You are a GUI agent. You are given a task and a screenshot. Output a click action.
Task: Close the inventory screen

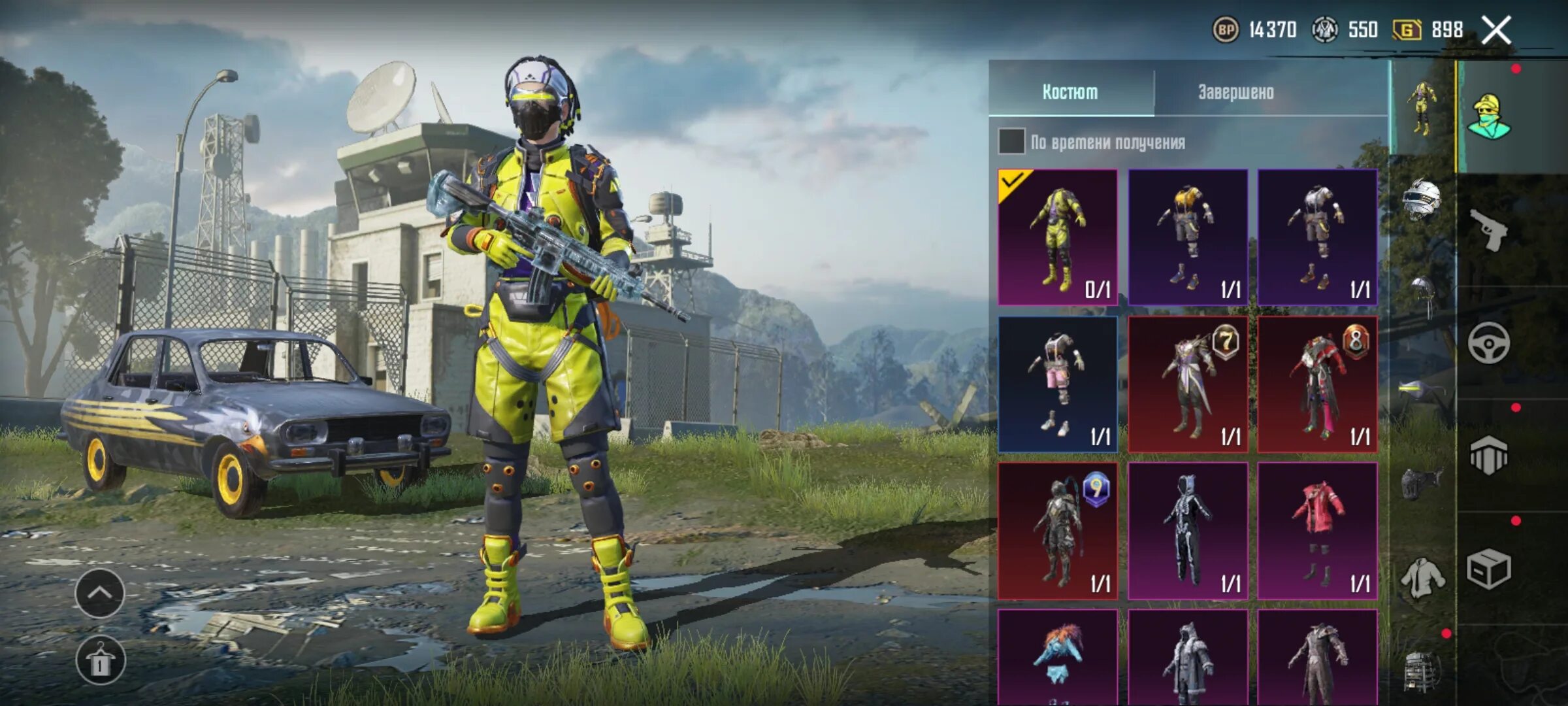coord(1496,30)
